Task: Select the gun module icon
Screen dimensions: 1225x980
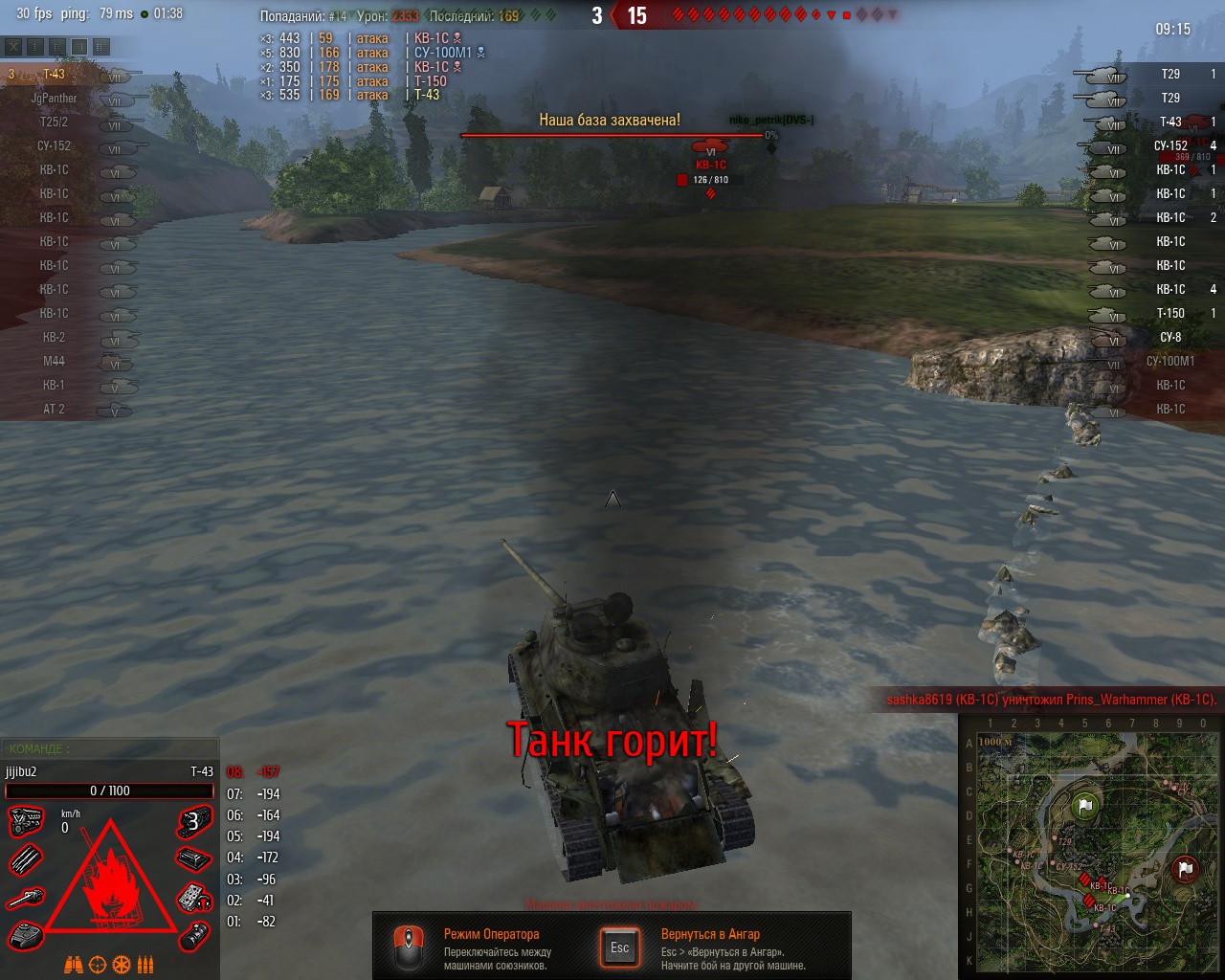Action: 26,899
